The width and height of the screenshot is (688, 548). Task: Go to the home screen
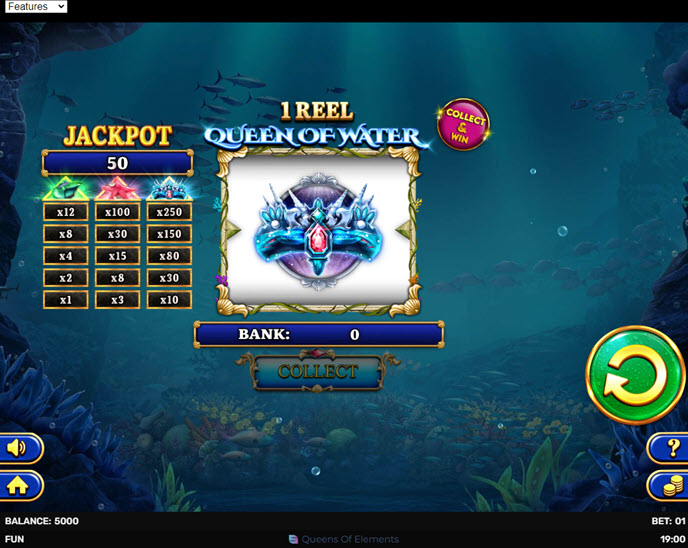18,486
